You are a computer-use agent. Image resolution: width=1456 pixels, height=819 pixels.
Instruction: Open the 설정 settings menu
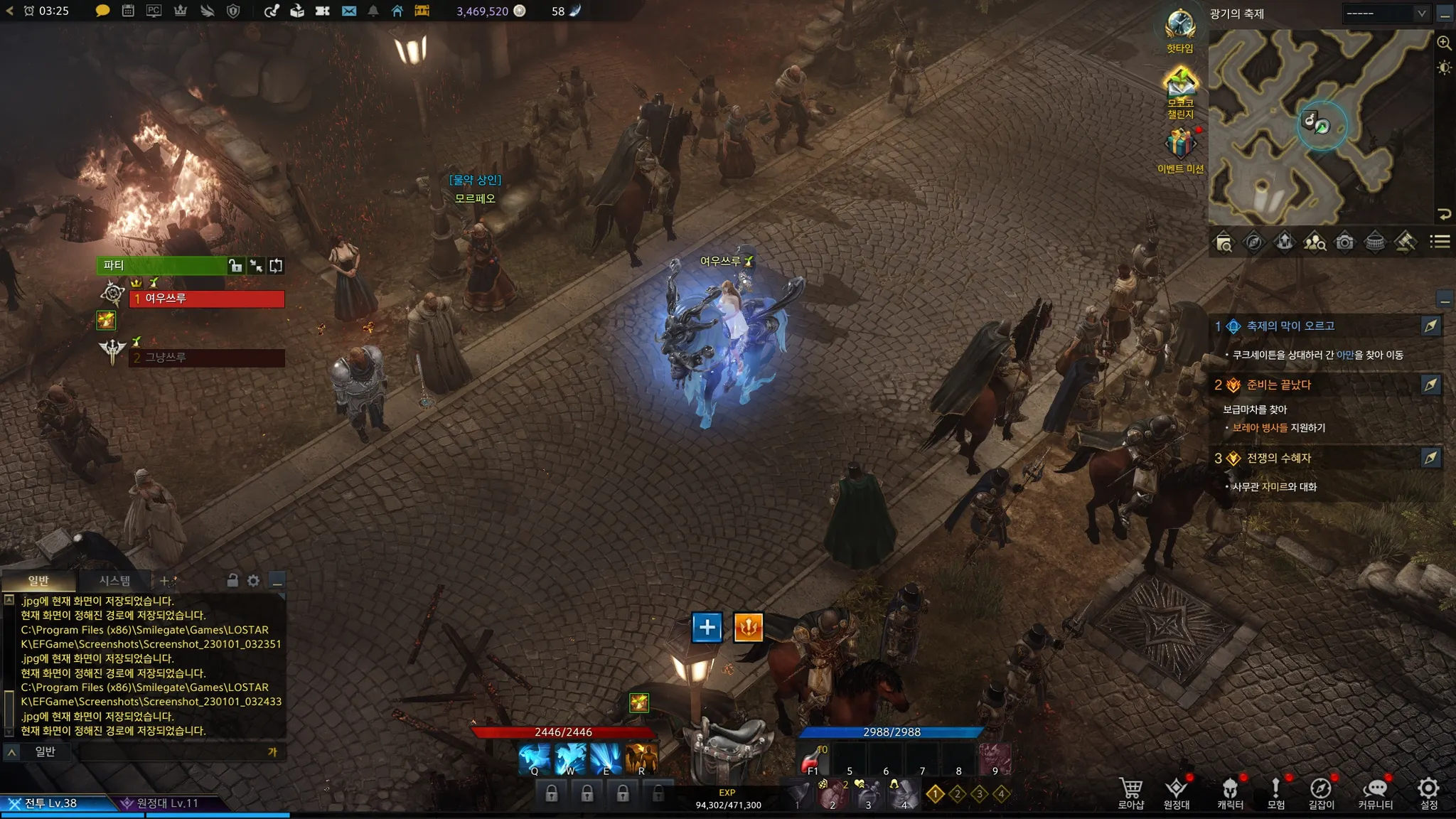tap(1428, 792)
